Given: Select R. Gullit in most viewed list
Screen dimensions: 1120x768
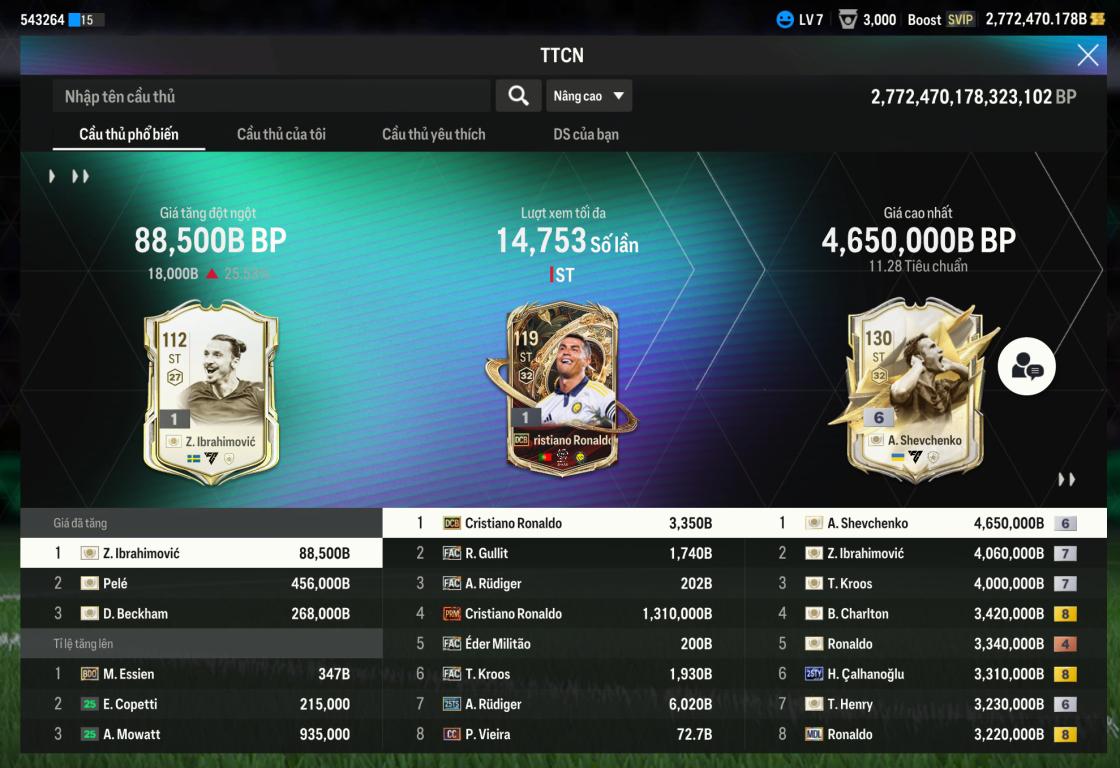Looking at the screenshot, I should point(563,553).
